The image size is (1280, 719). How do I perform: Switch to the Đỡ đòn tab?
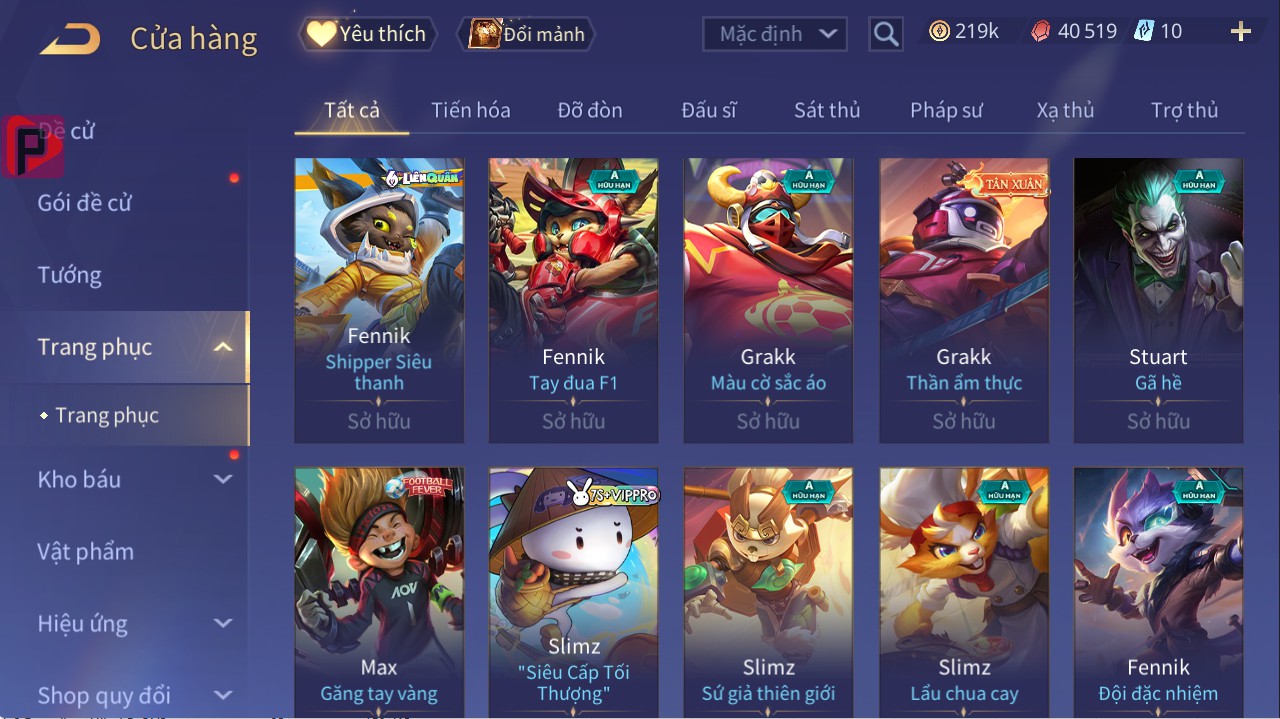[590, 110]
